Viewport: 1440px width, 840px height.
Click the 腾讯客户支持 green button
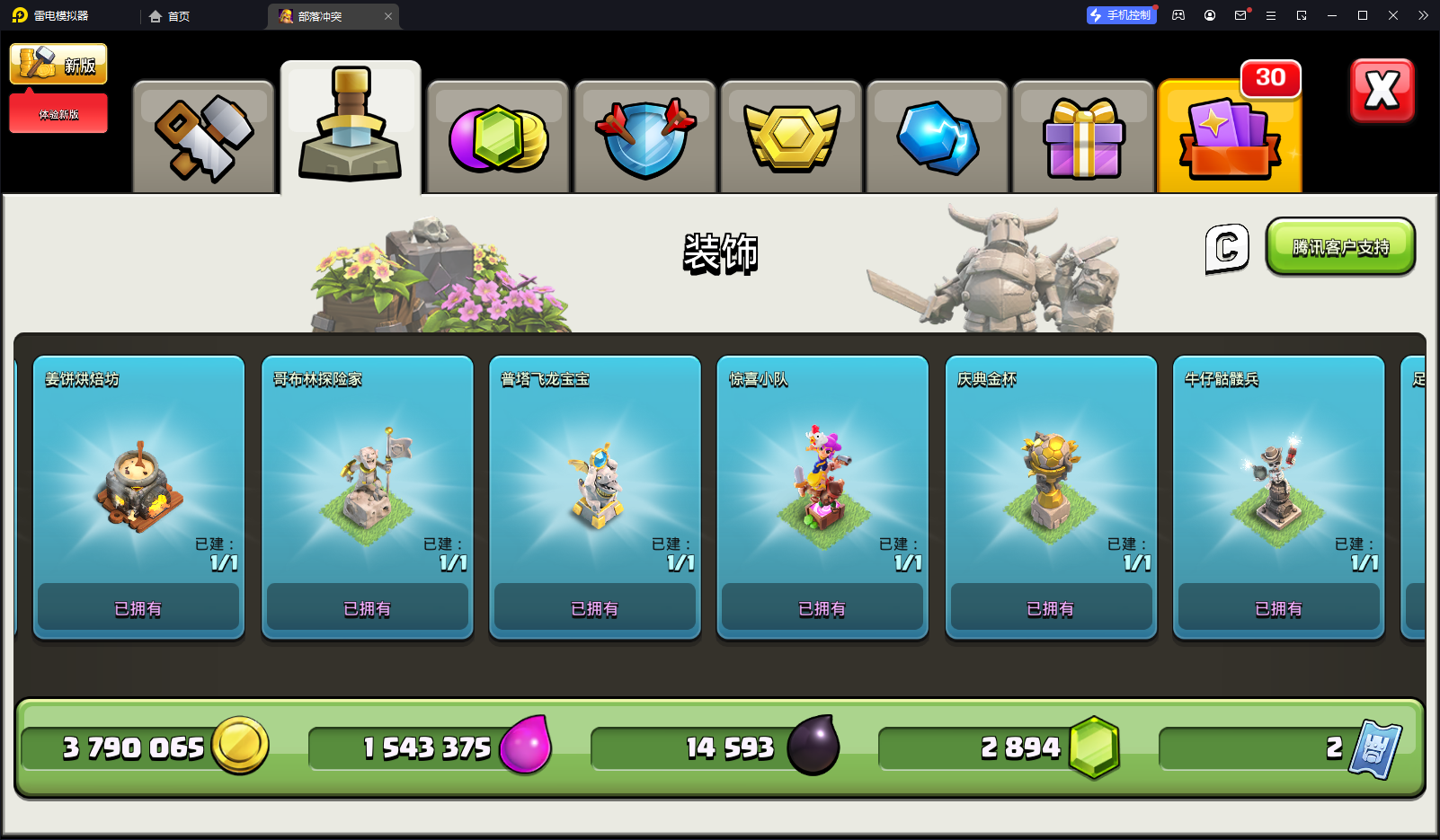pyautogui.click(x=1340, y=247)
